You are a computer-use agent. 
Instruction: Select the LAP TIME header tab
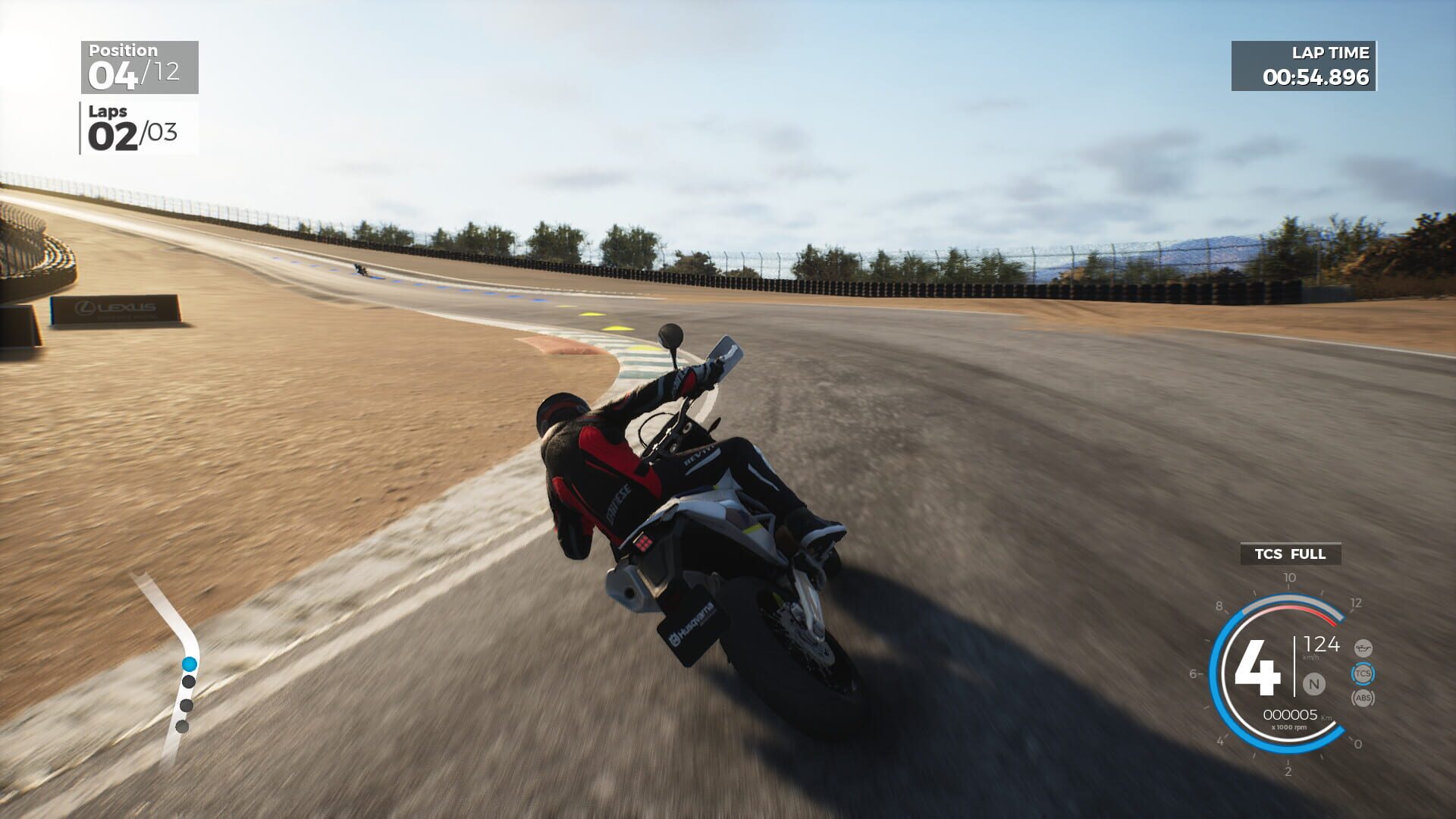point(1330,52)
